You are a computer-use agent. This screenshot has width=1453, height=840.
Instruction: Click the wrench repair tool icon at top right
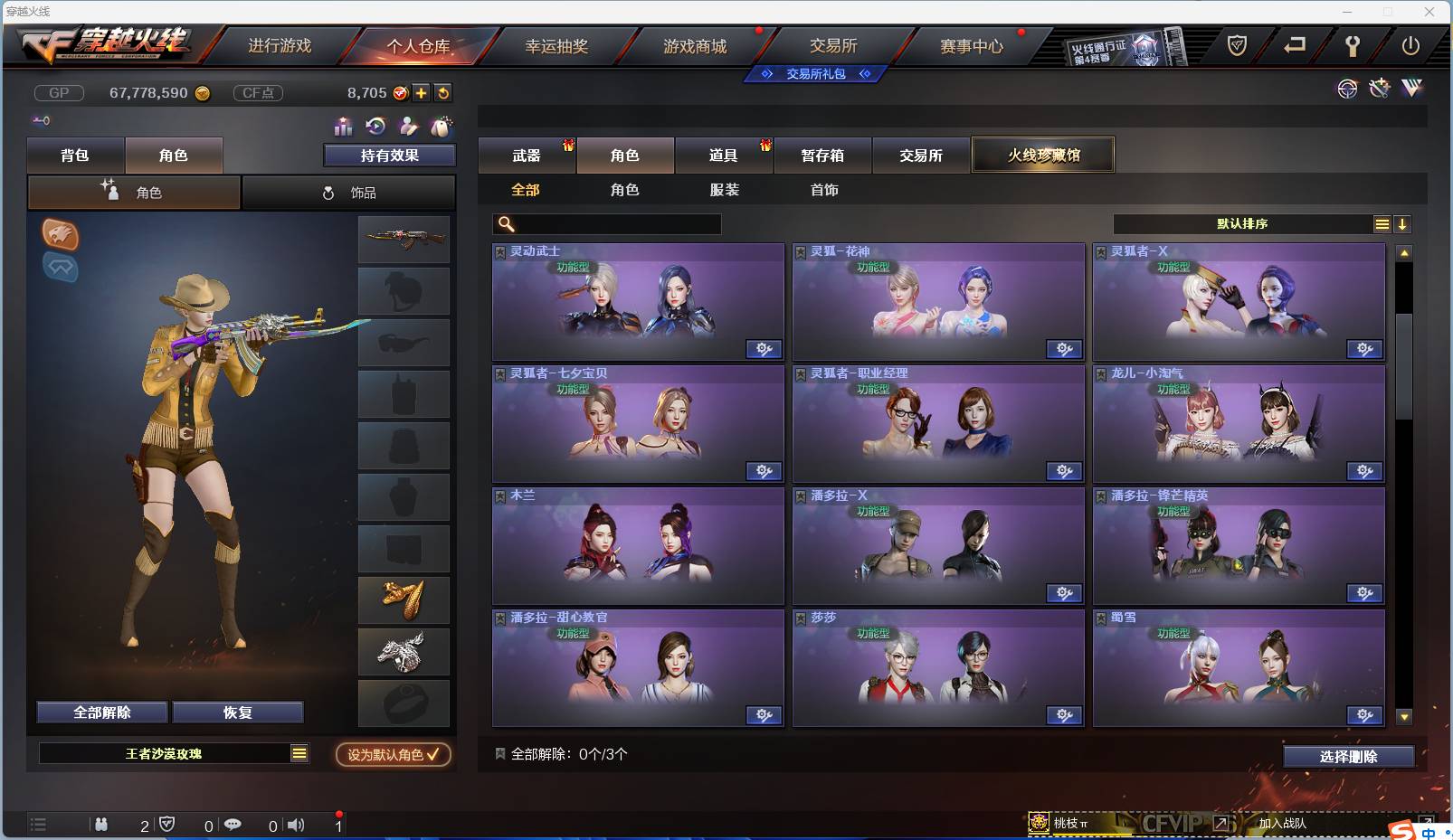1379,89
